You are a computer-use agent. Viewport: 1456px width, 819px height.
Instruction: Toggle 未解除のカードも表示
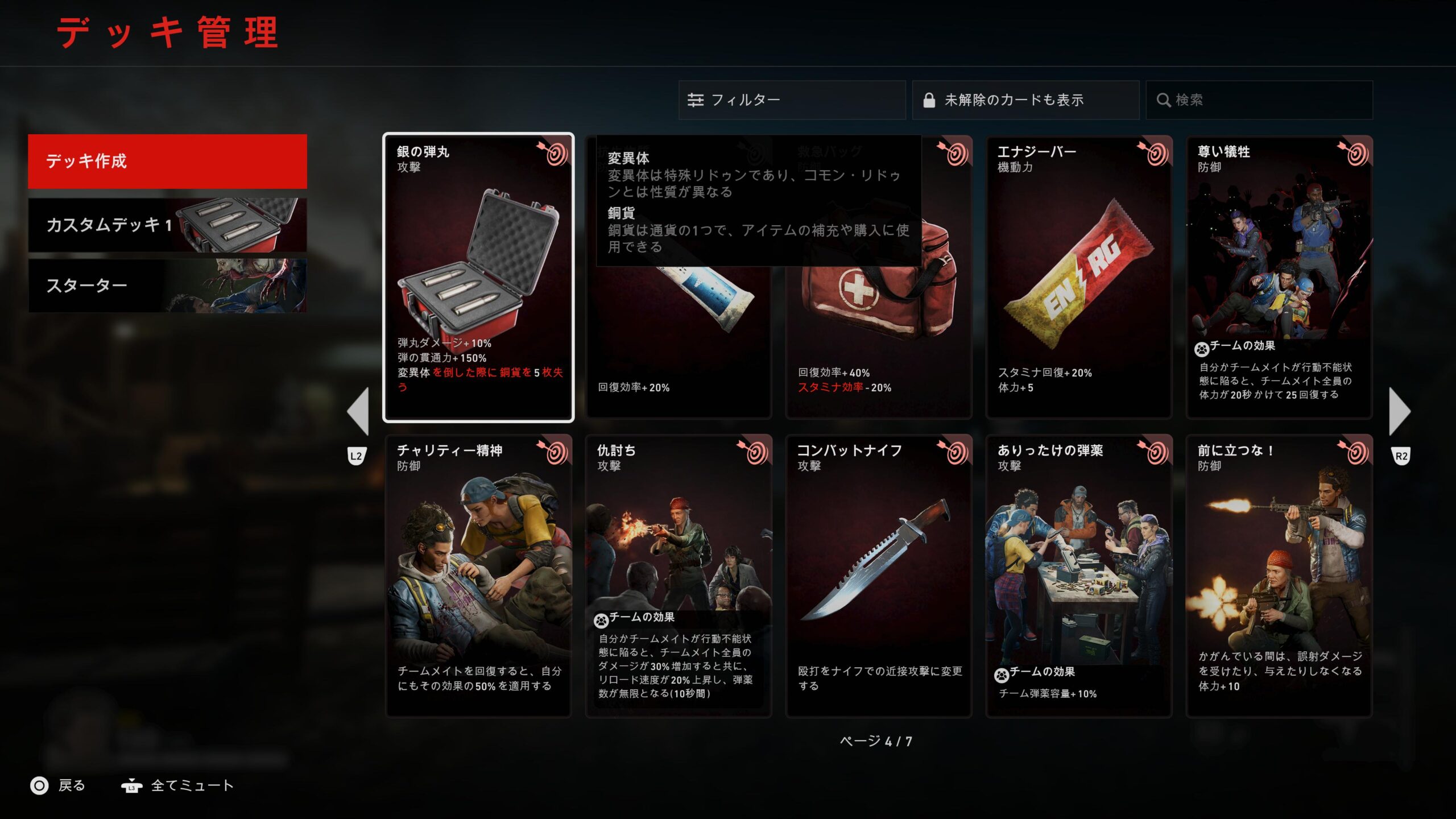(1025, 100)
